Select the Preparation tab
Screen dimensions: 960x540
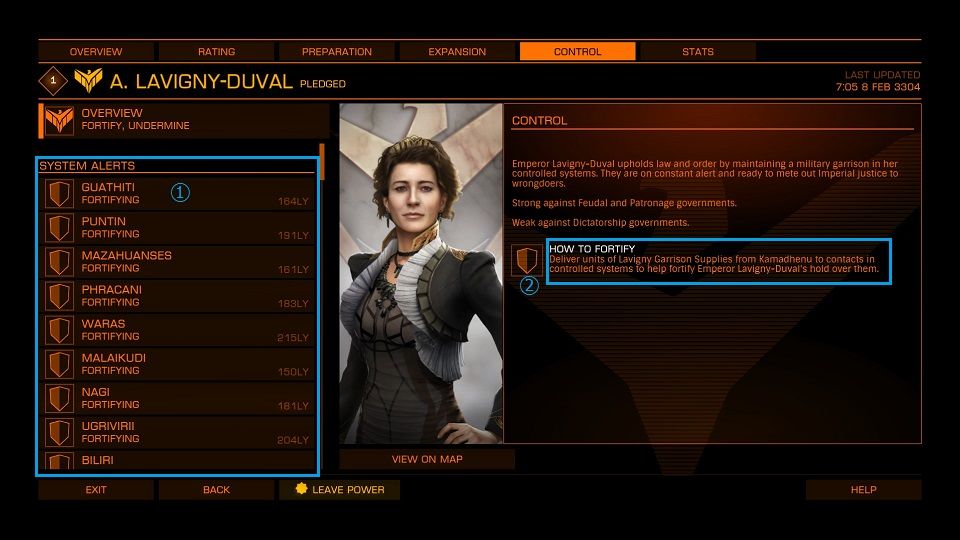[336, 52]
